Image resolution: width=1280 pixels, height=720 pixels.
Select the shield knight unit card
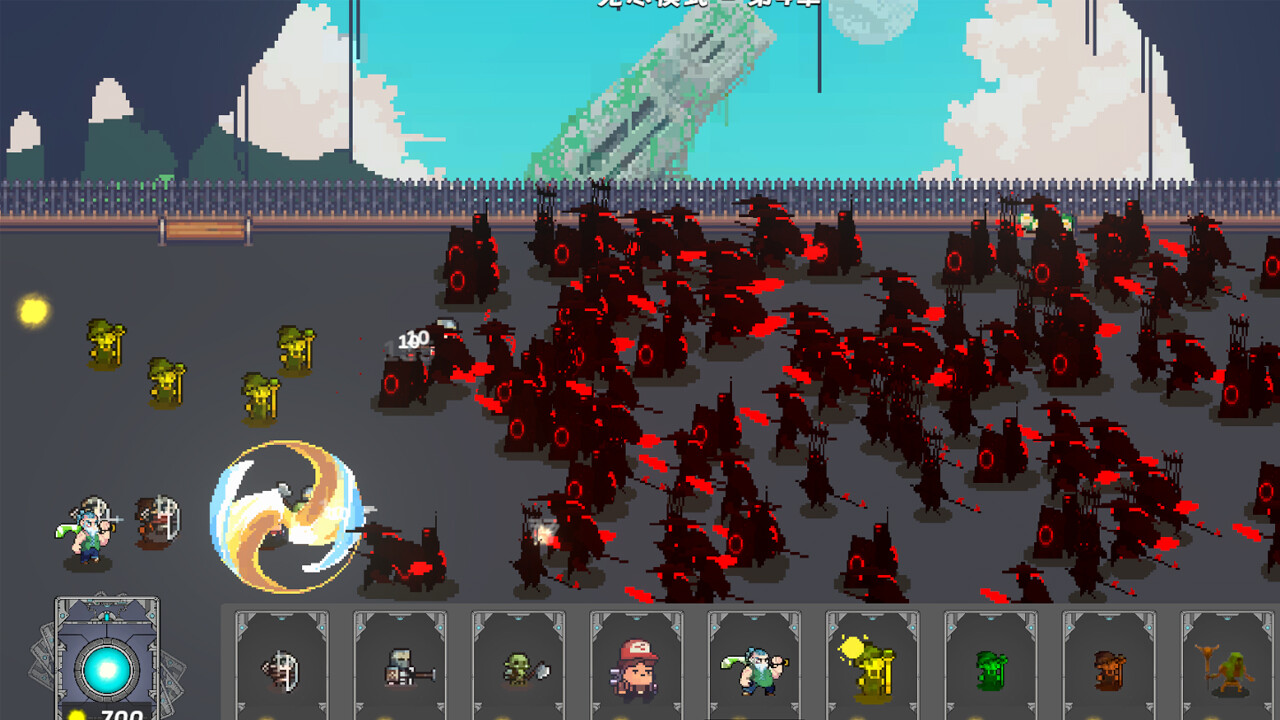(x=283, y=668)
